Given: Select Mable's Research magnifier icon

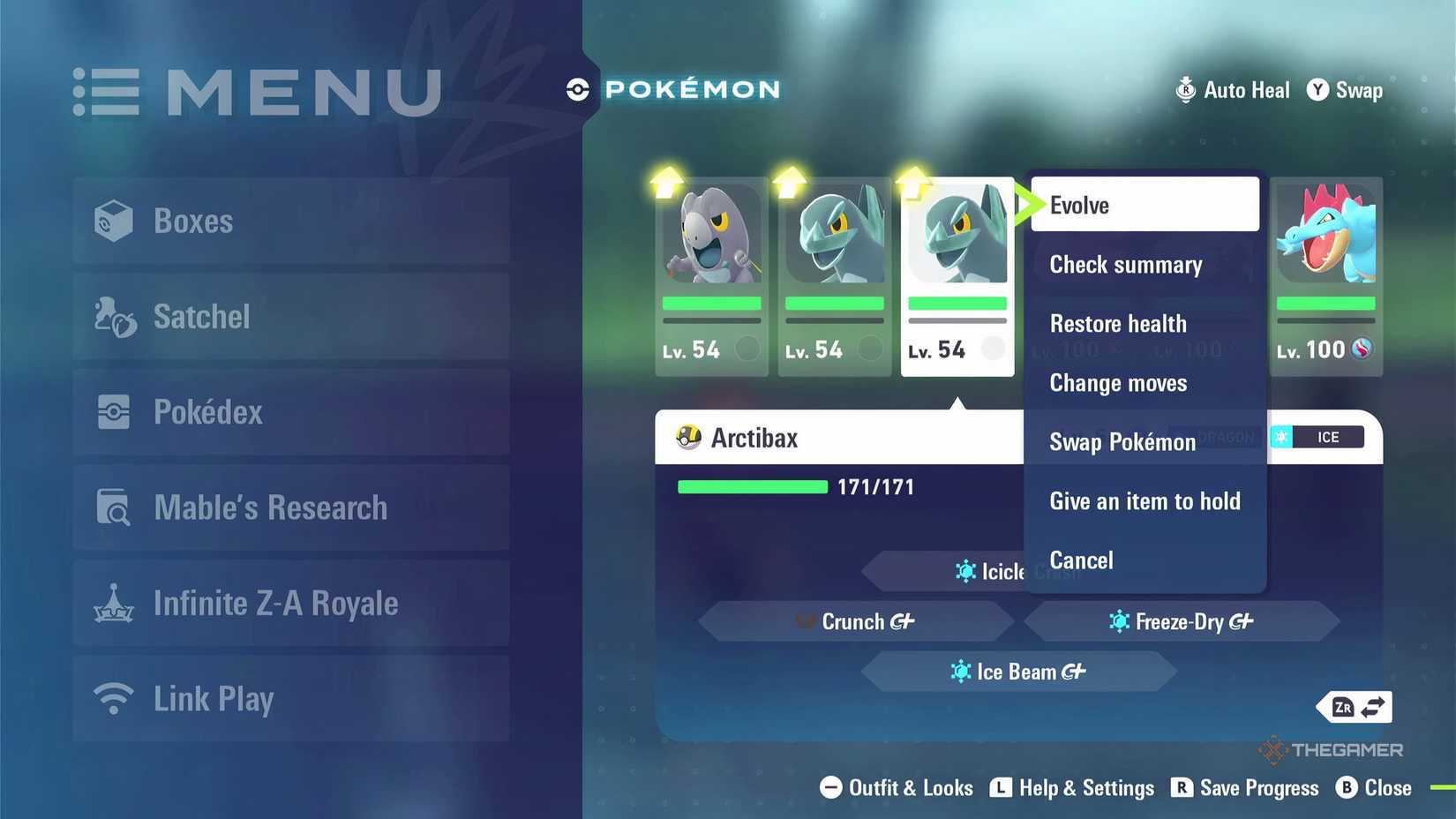Looking at the screenshot, I should pyautogui.click(x=115, y=507).
